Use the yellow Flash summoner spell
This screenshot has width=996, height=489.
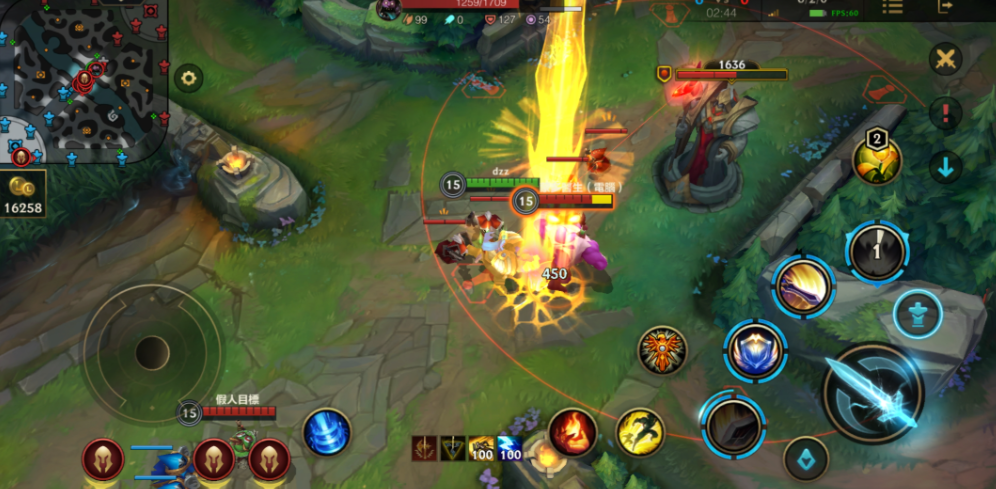coord(640,433)
